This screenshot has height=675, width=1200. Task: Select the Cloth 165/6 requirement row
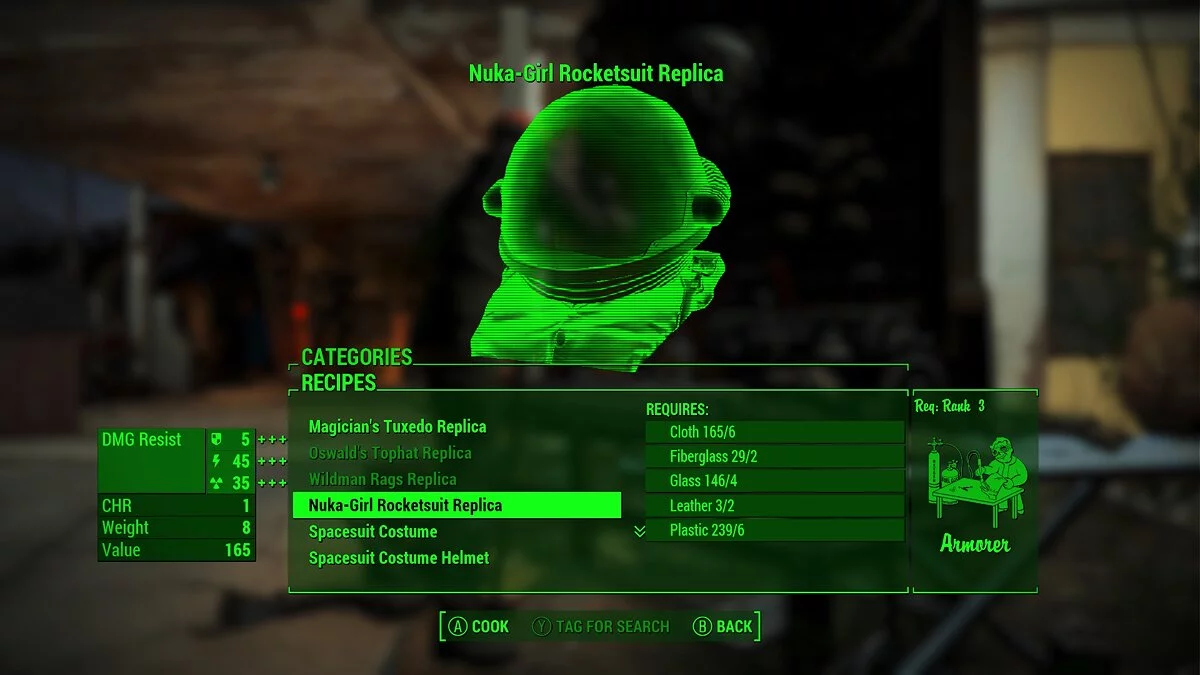coord(773,432)
